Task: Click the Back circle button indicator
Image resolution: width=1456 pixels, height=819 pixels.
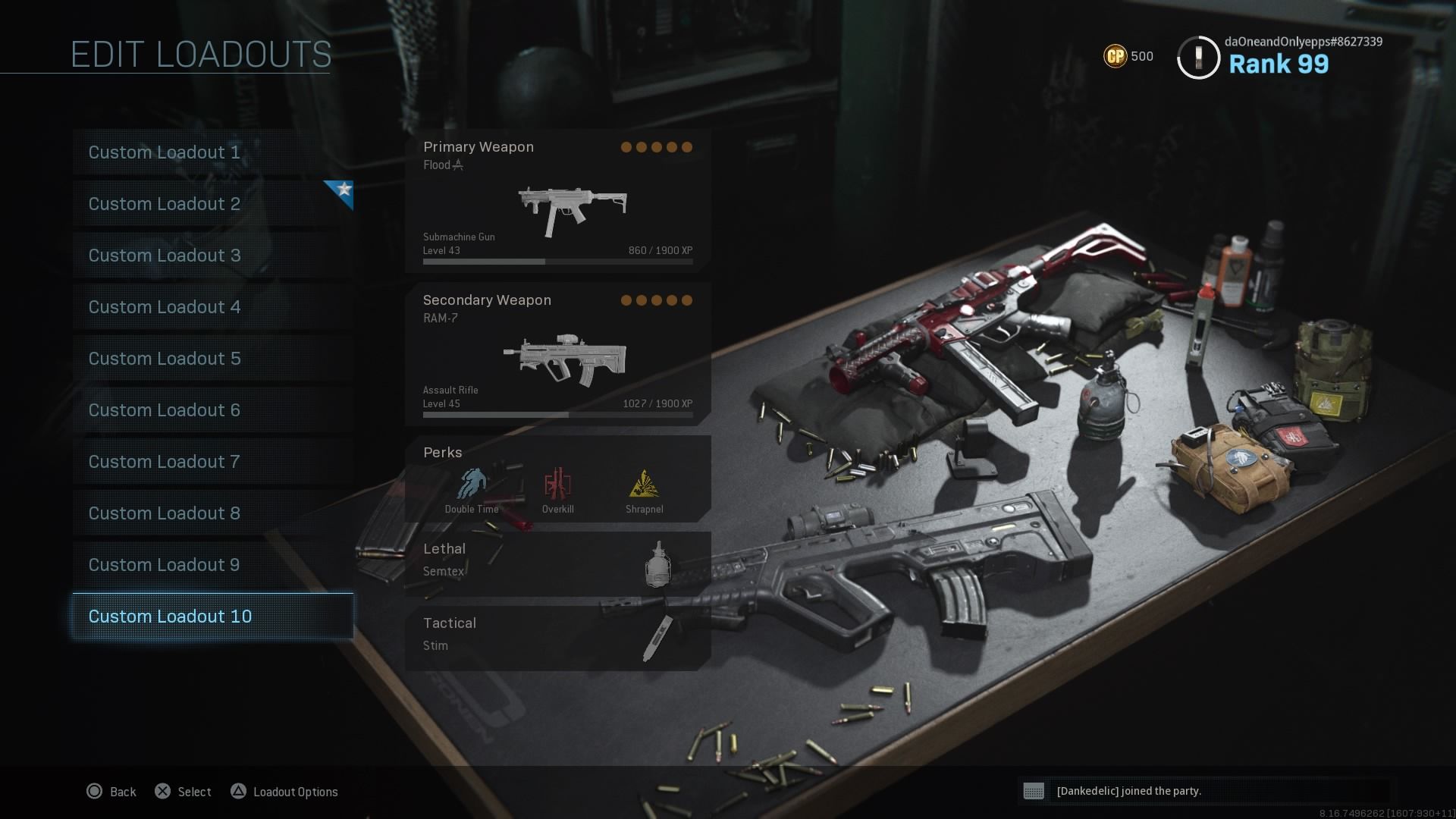Action: coord(96,791)
